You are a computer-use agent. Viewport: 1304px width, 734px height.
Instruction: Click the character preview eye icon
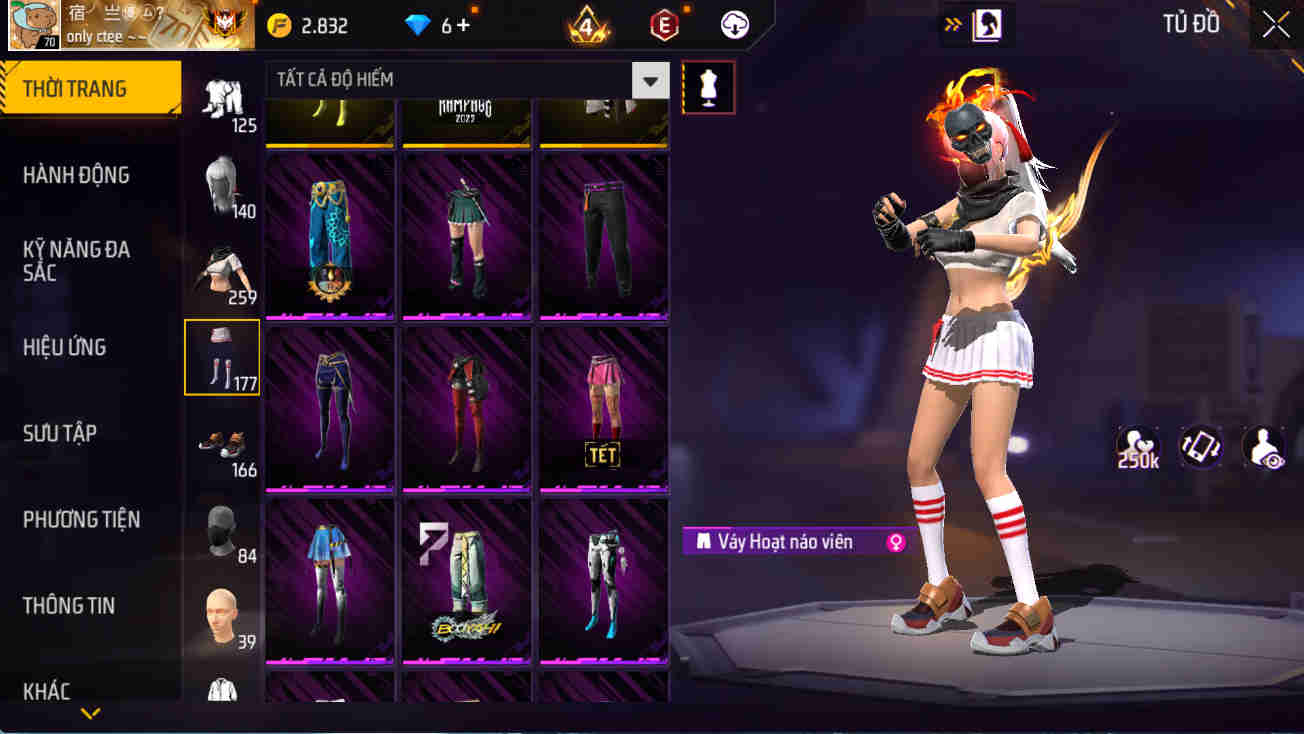(x=1262, y=447)
